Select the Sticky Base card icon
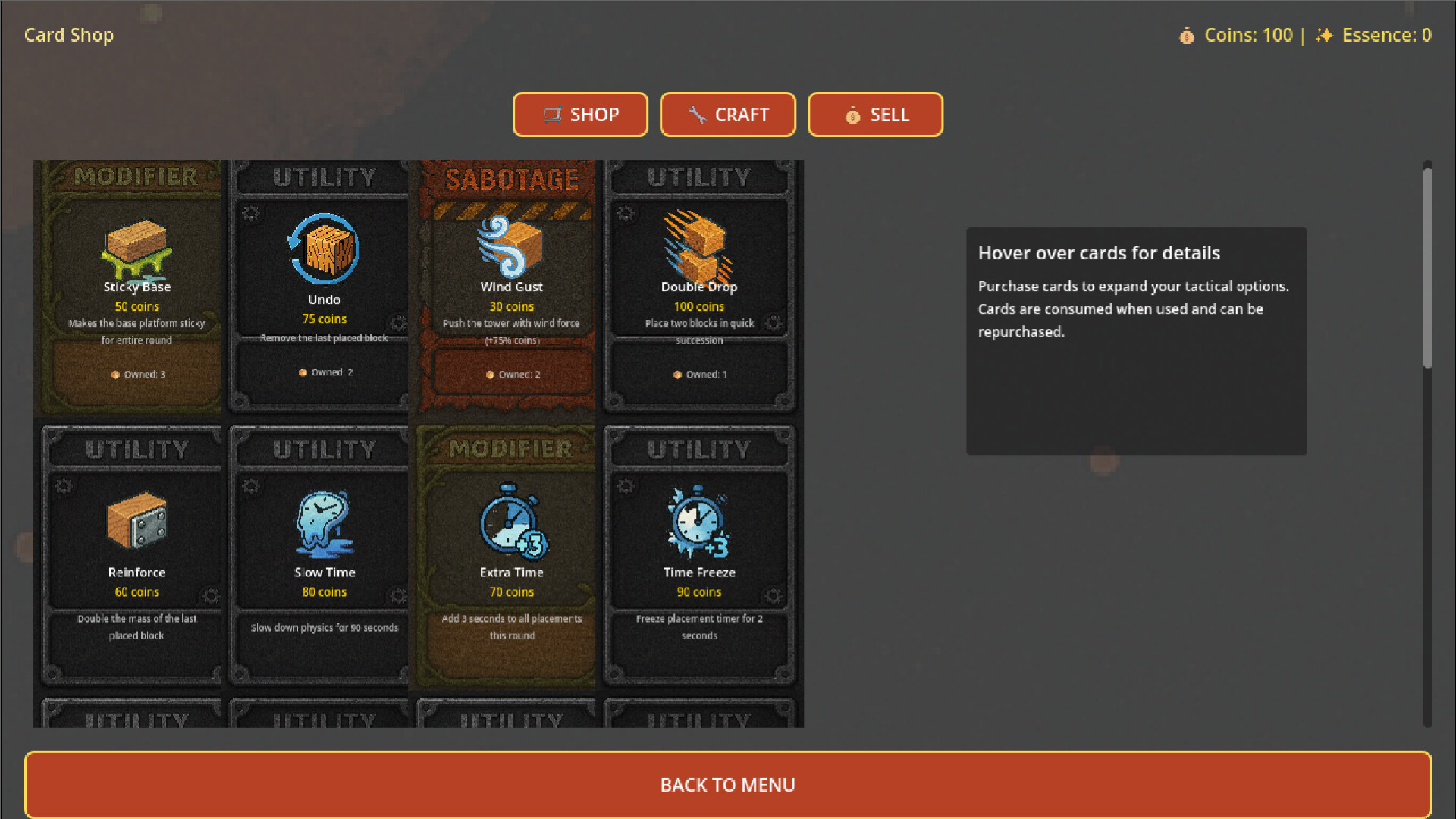Screen dimensions: 1456x819 [136, 246]
